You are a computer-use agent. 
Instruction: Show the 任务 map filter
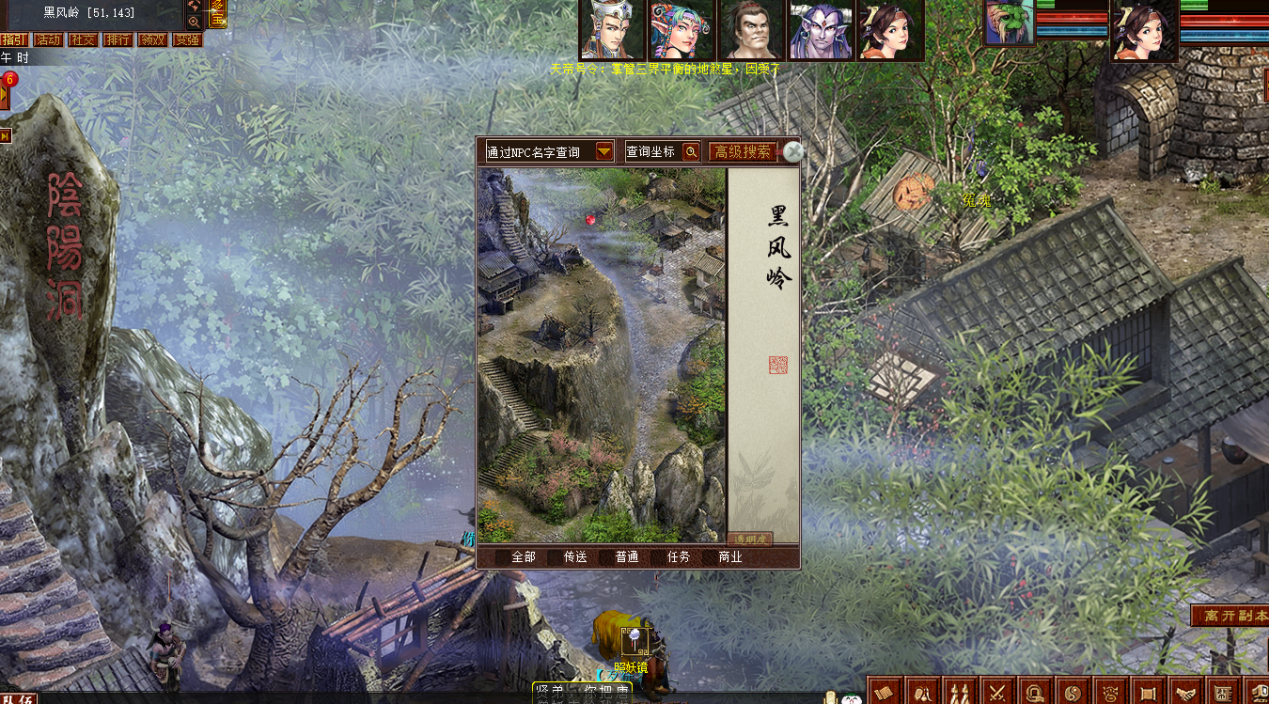point(679,557)
